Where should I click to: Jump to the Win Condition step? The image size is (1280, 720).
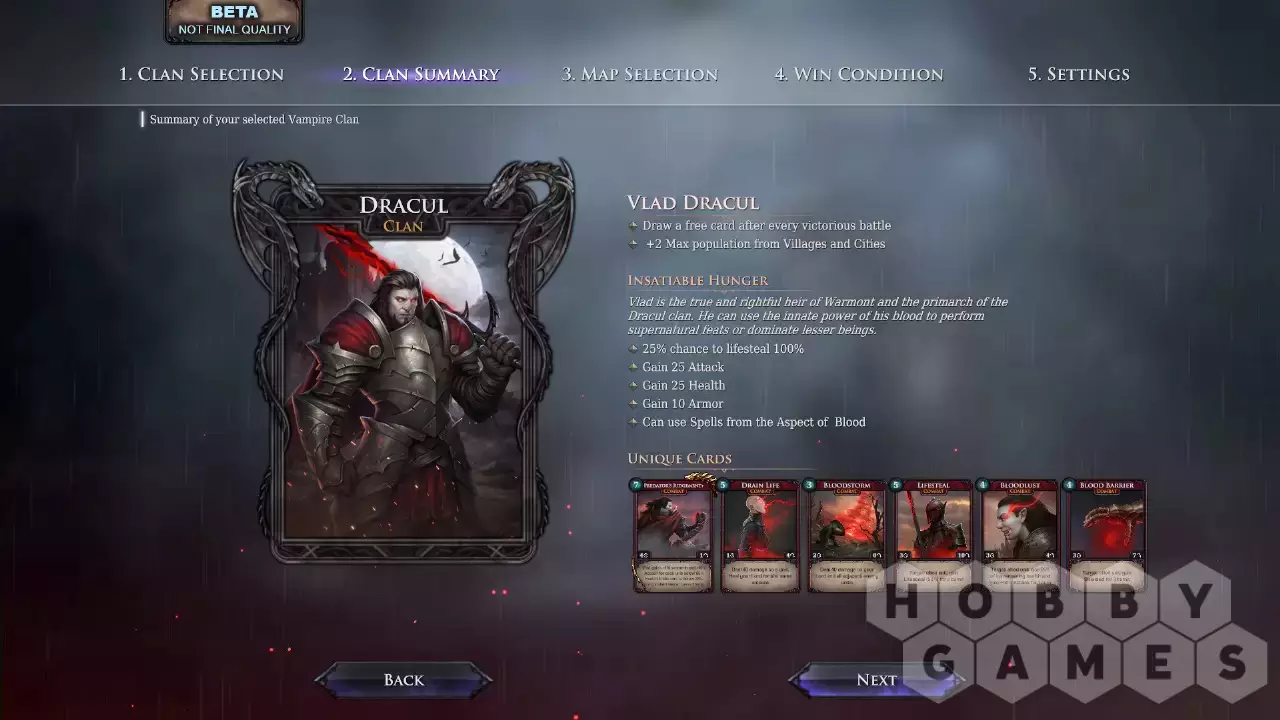point(858,74)
